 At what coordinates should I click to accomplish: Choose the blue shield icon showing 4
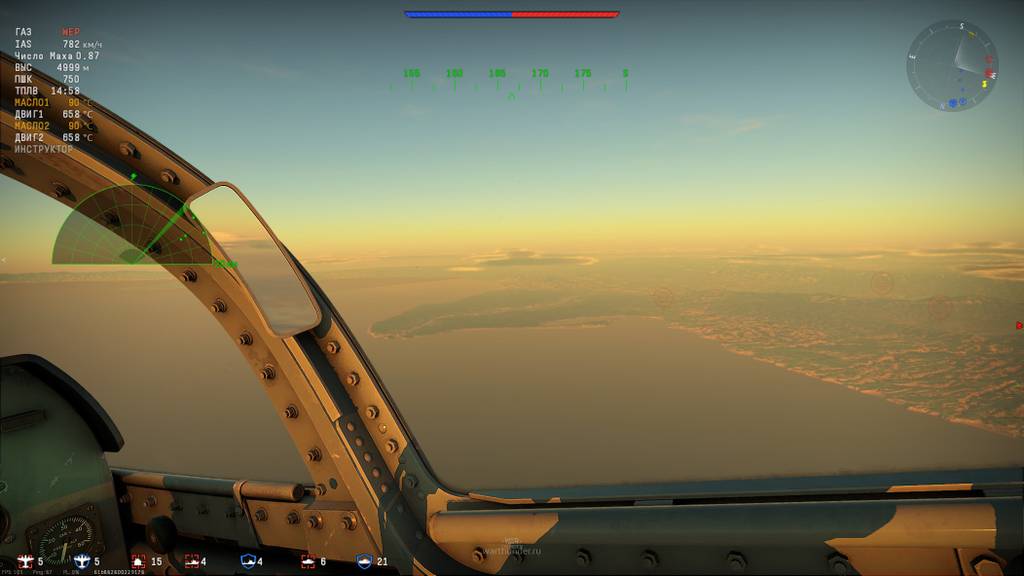tap(248, 562)
